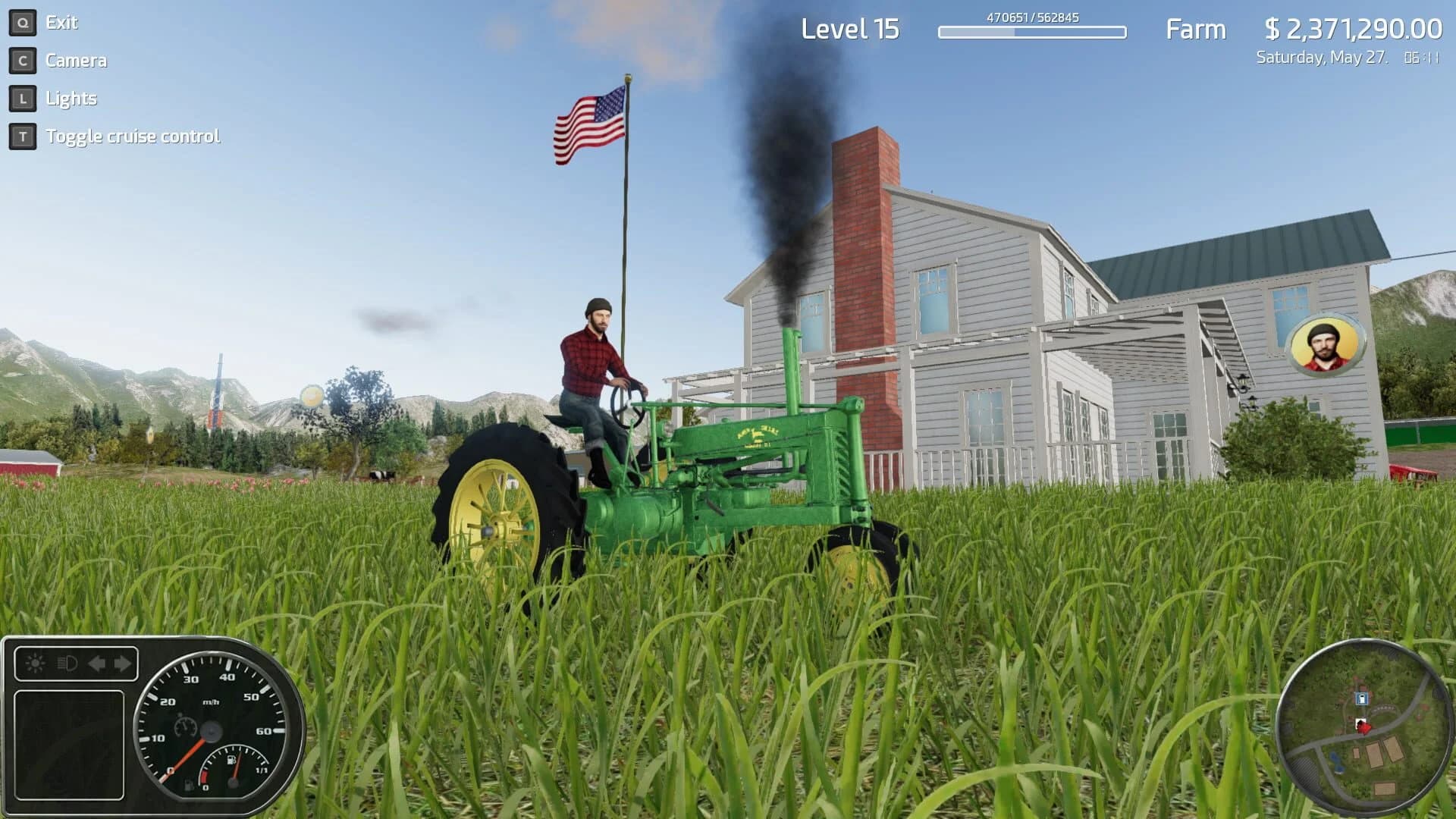Select the small cruise control gauge icon
1456x819 pixels.
[x=184, y=726]
